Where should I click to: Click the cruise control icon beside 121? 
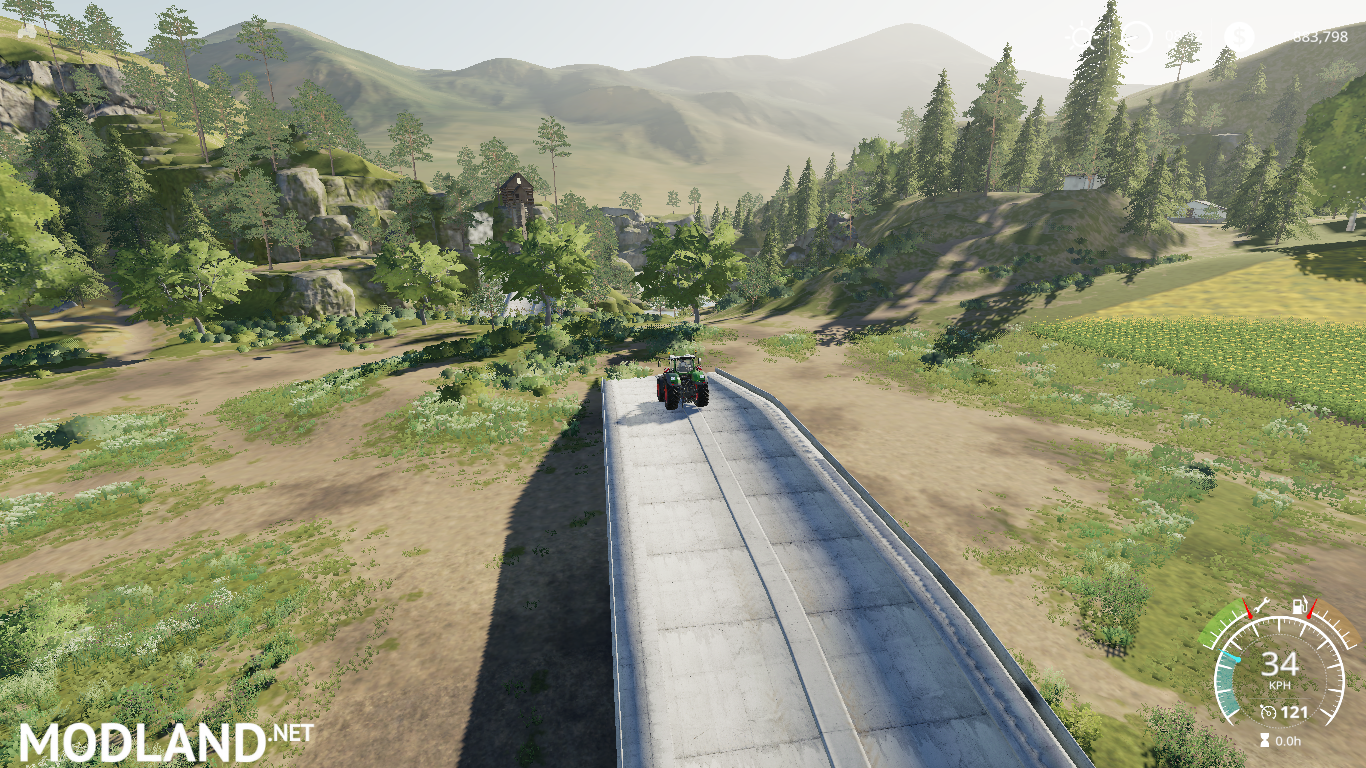click(1267, 712)
